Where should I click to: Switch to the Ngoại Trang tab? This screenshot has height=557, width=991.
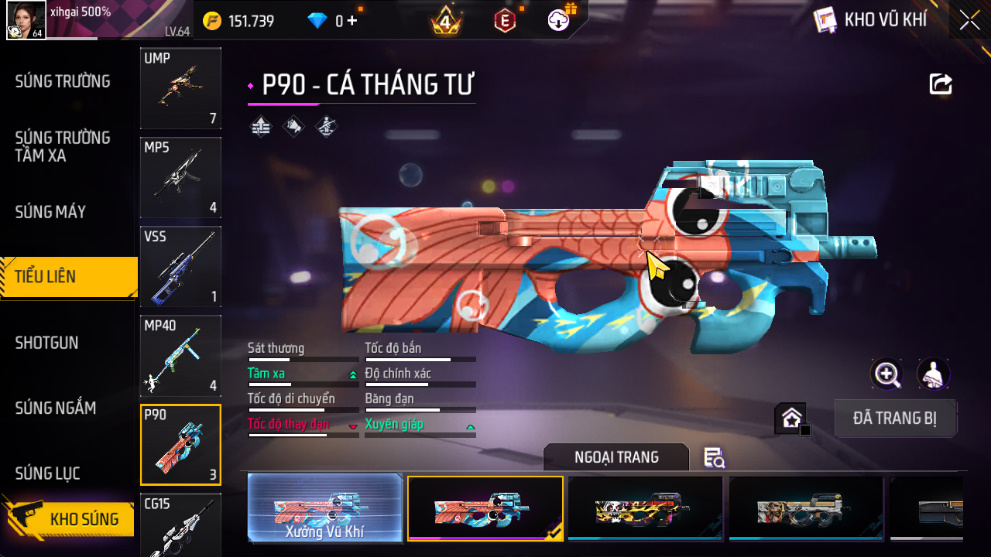[616, 457]
